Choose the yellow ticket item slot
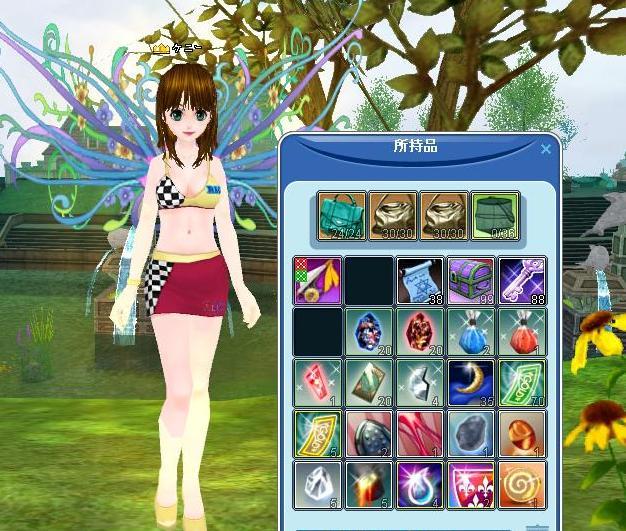Viewport: 626px width, 531px height. pyautogui.click(x=318, y=433)
